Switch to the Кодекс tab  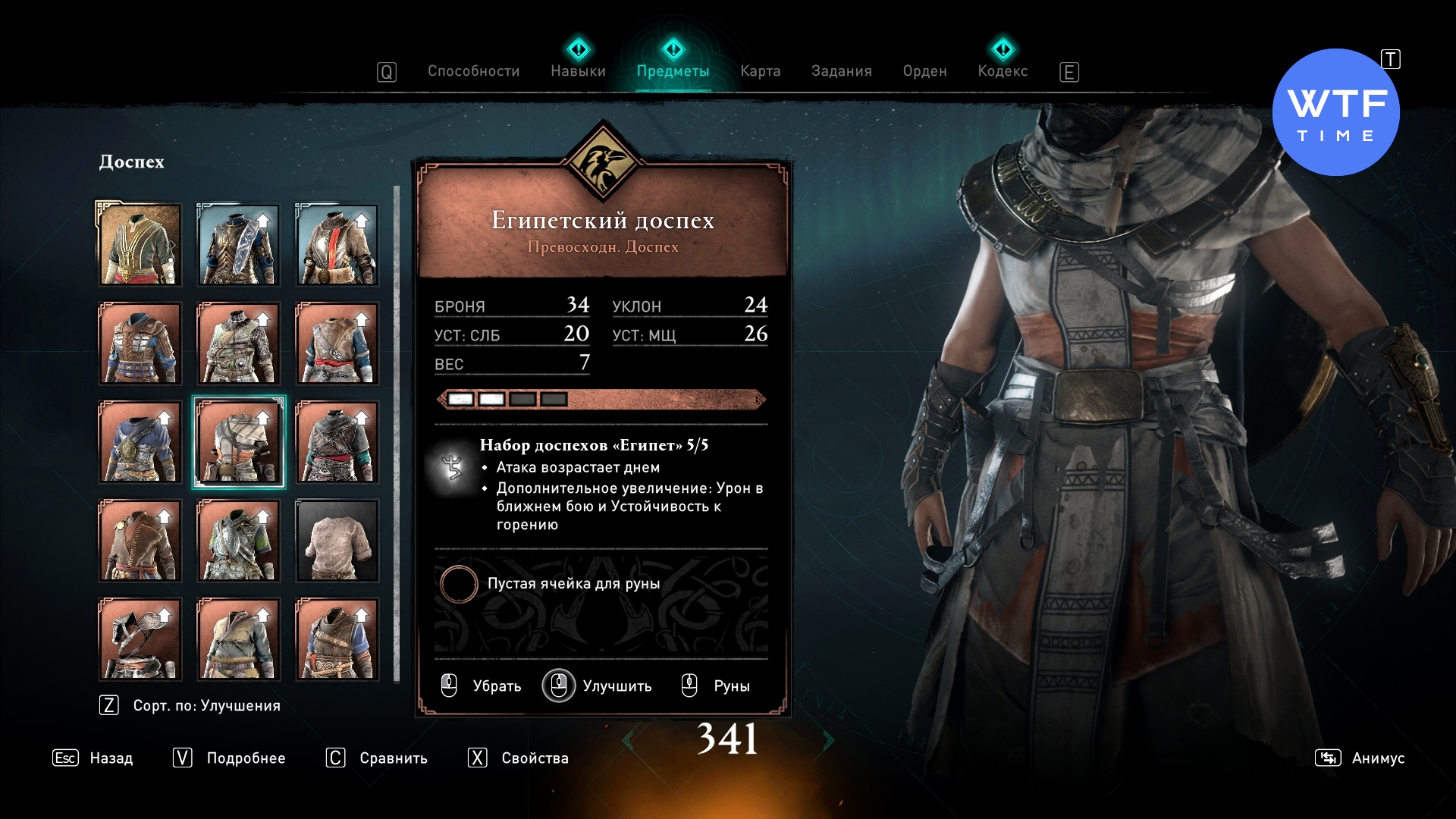click(1003, 71)
